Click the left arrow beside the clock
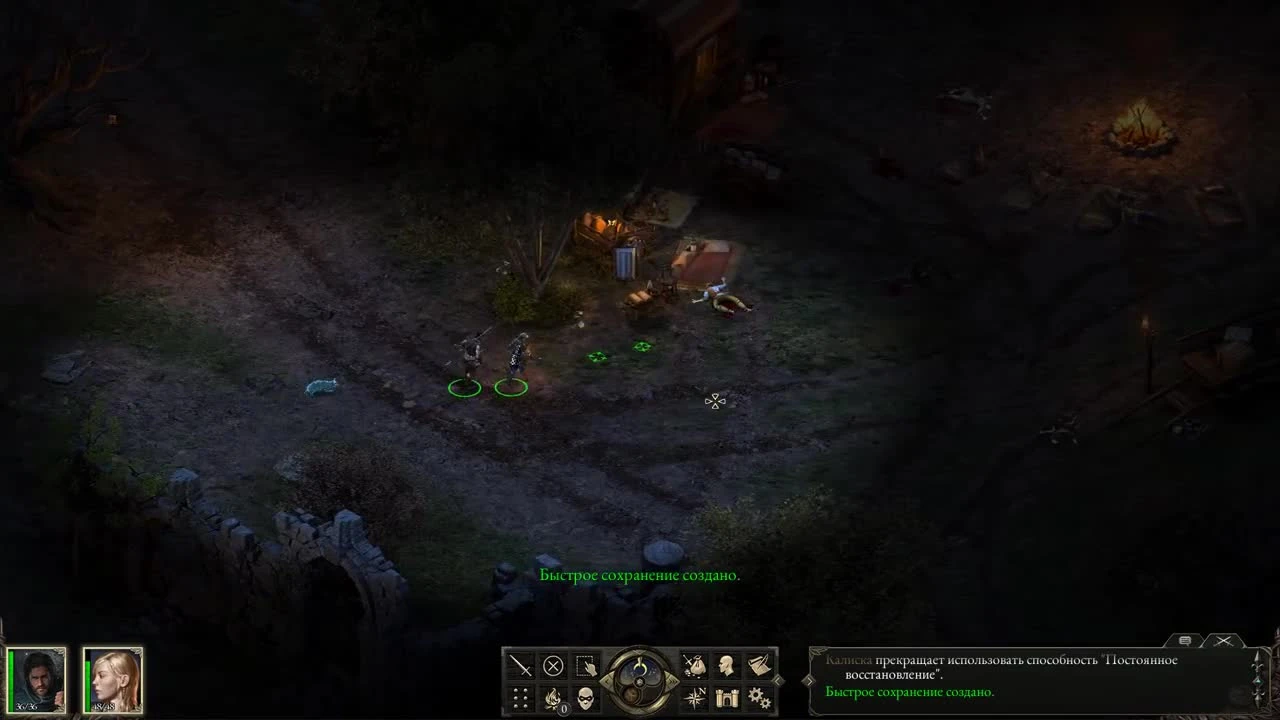Image resolution: width=1280 pixels, height=720 pixels. [x=606, y=680]
